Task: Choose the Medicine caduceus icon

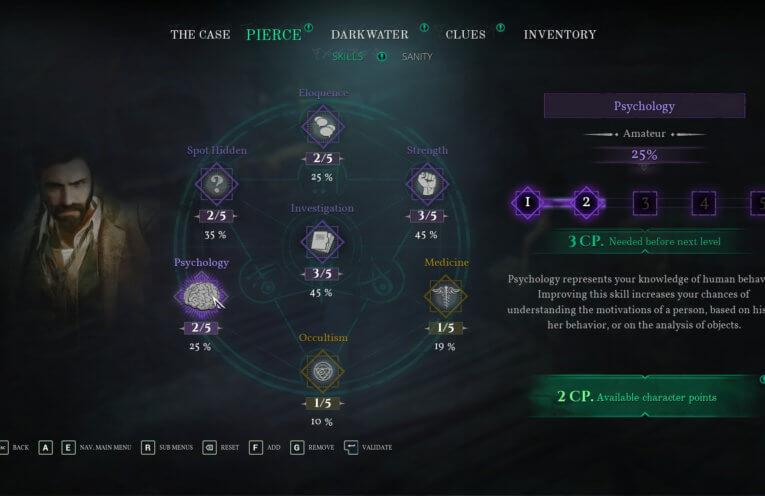Action: [x=445, y=296]
